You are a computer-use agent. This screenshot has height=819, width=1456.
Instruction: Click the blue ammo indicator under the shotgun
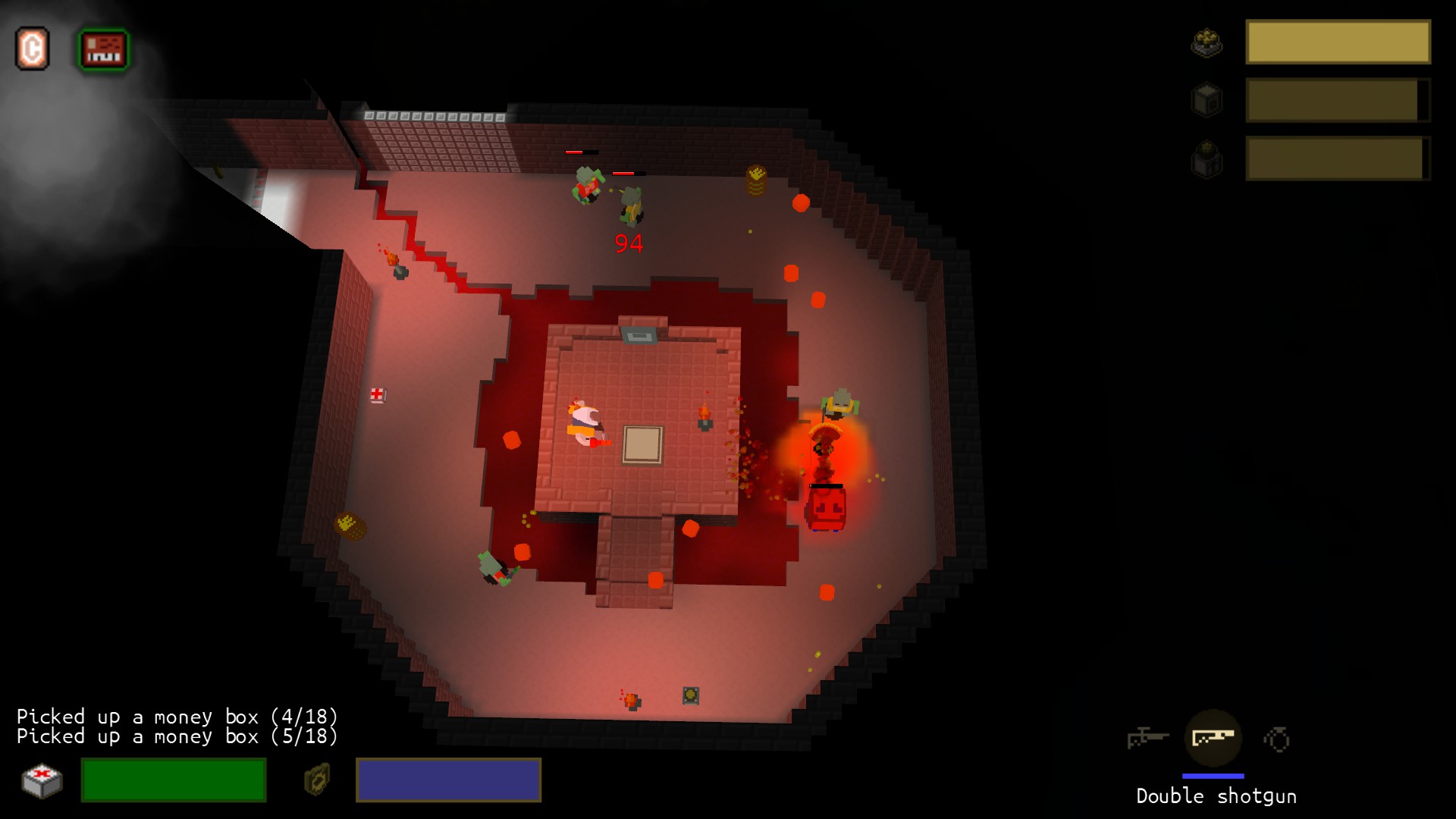pos(1214,775)
